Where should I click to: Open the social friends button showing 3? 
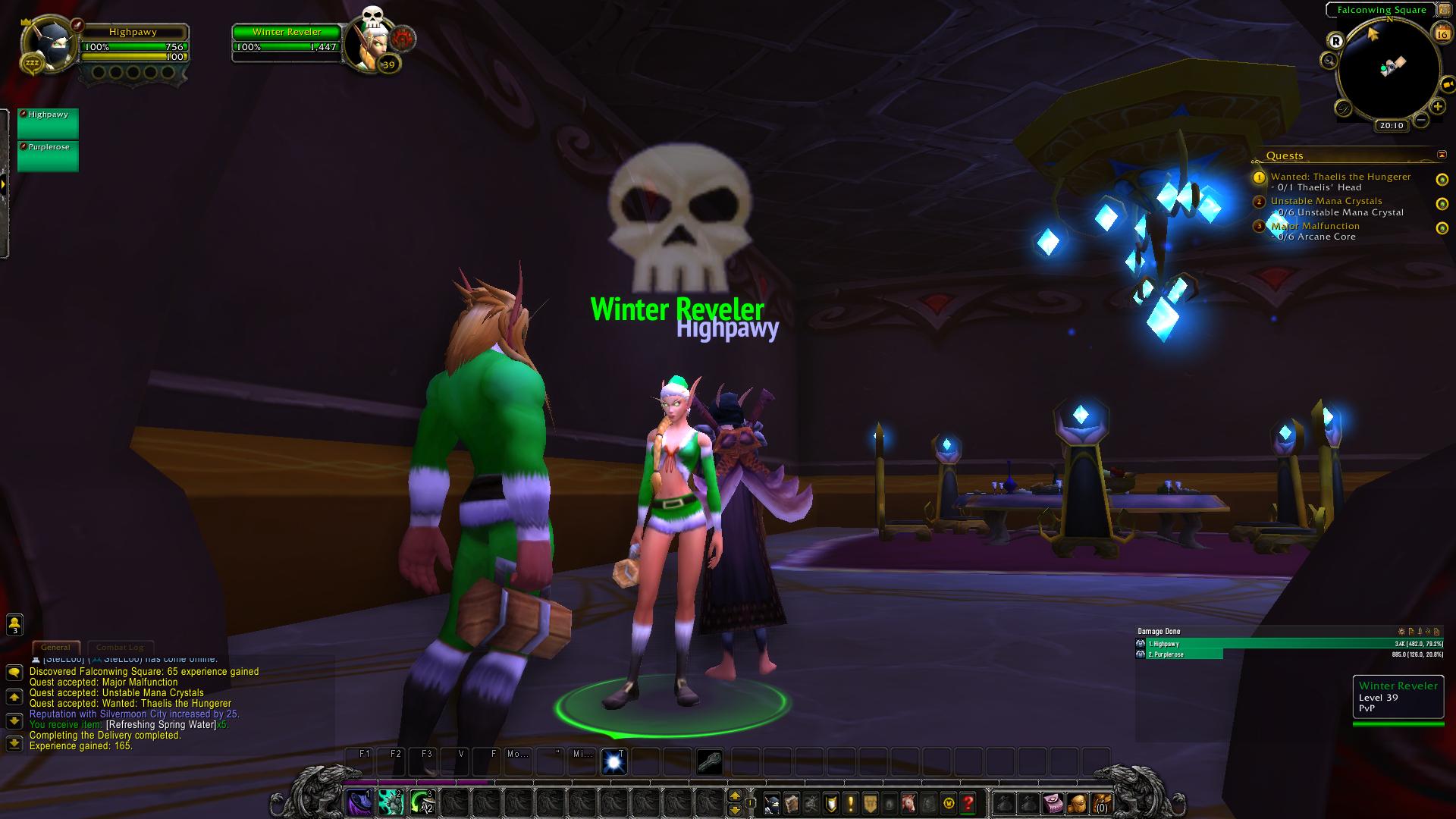click(14, 624)
